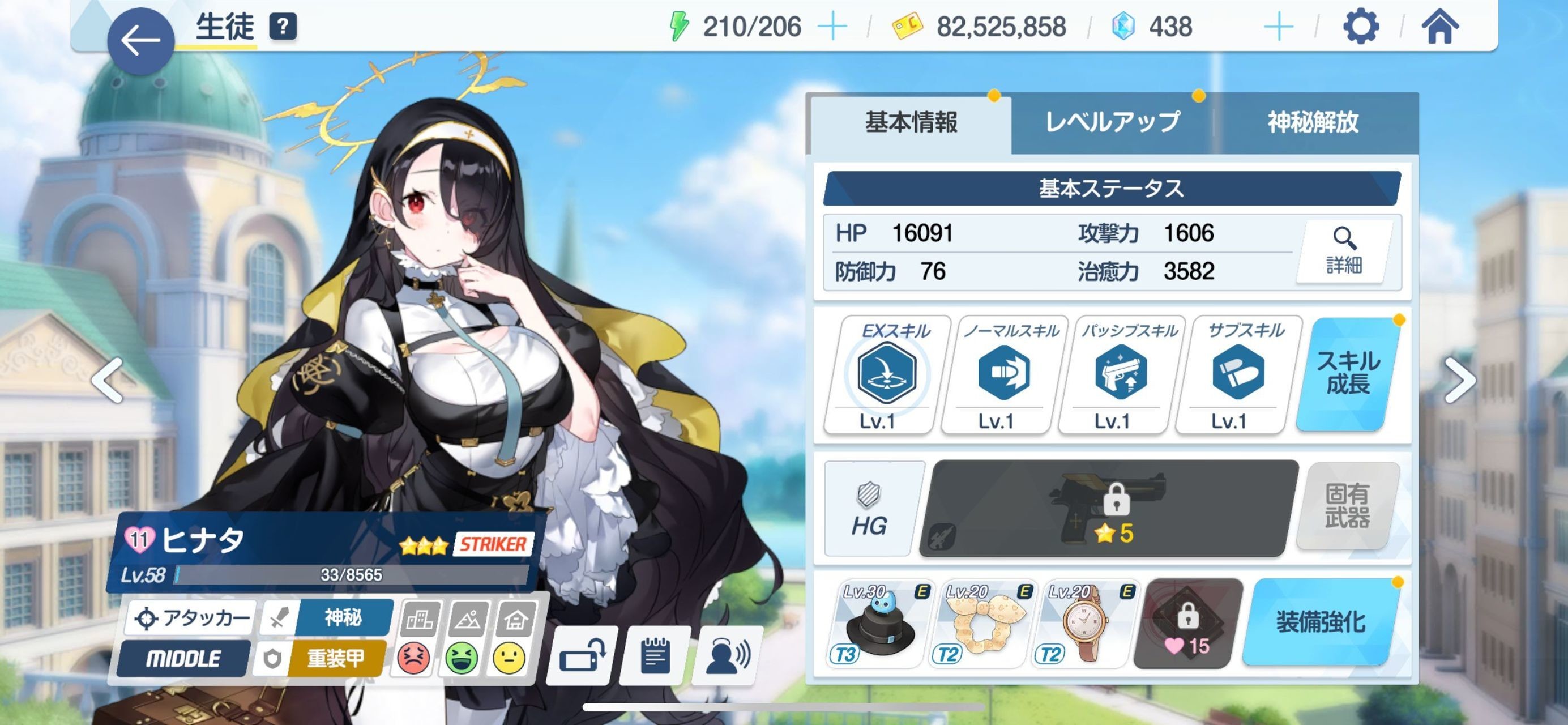The width and height of the screenshot is (1568, 725).
Task: Open the スキル成長 button
Action: (1348, 373)
